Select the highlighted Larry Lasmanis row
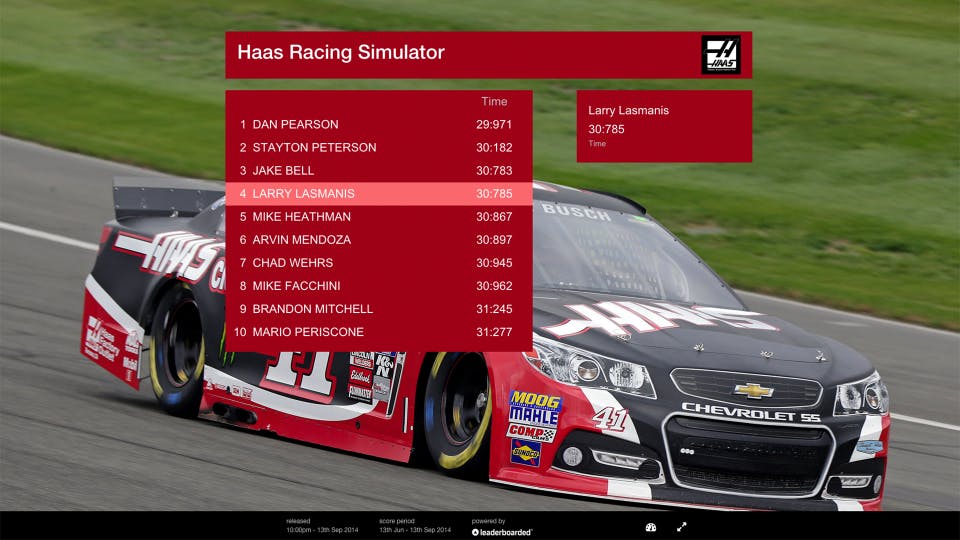 click(x=378, y=194)
